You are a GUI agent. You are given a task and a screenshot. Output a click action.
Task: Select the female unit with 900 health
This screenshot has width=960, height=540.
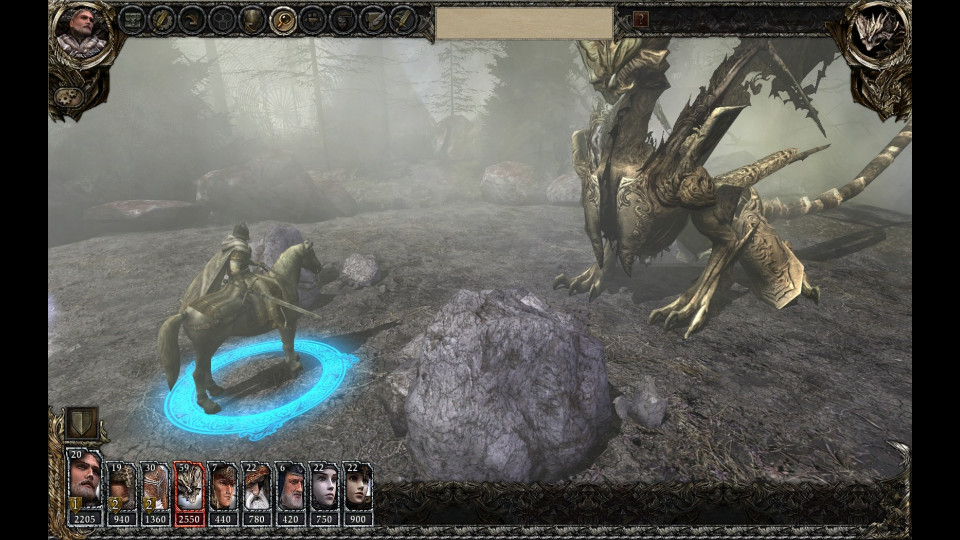tap(357, 487)
